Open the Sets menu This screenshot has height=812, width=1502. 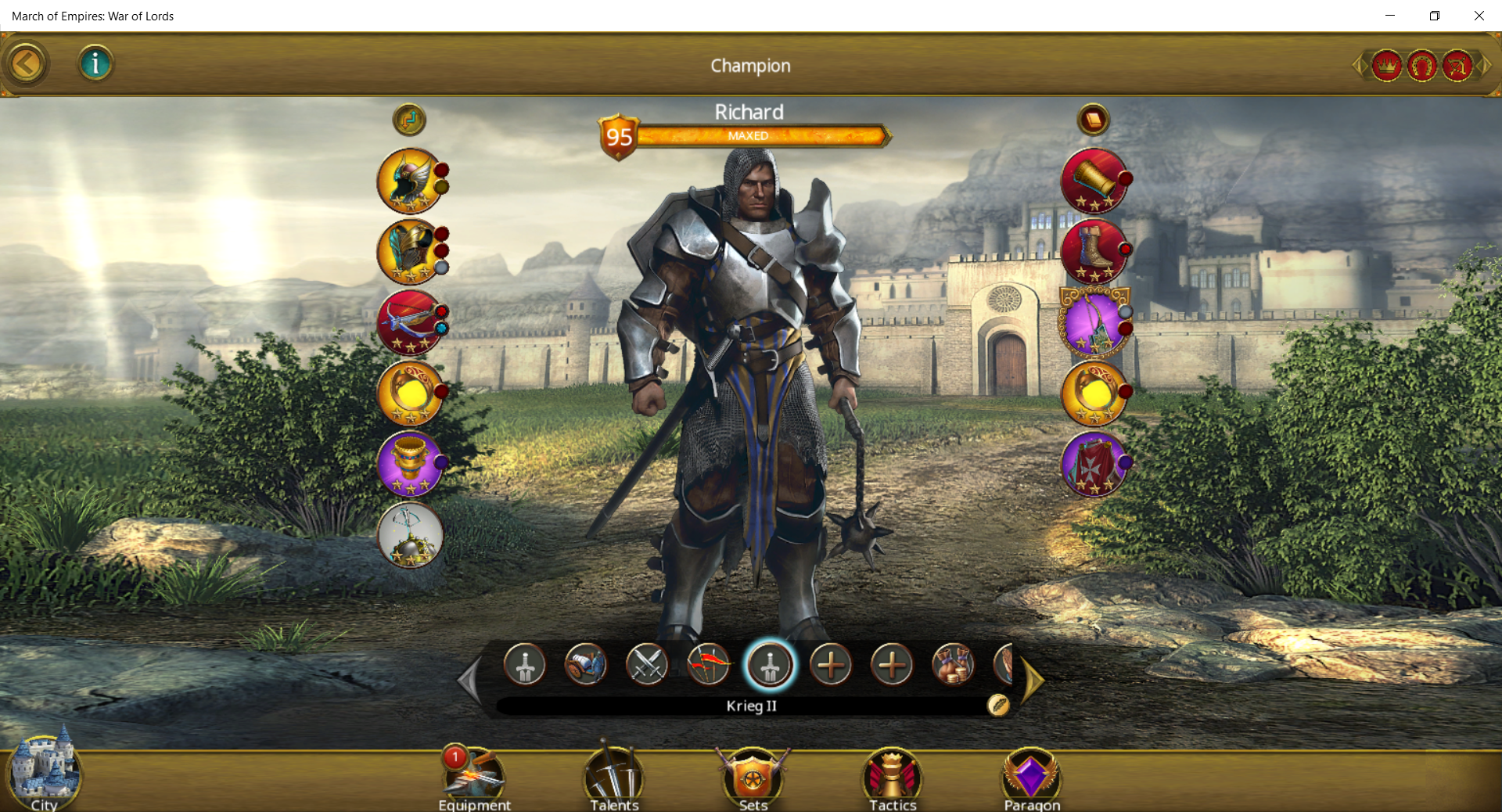753,779
